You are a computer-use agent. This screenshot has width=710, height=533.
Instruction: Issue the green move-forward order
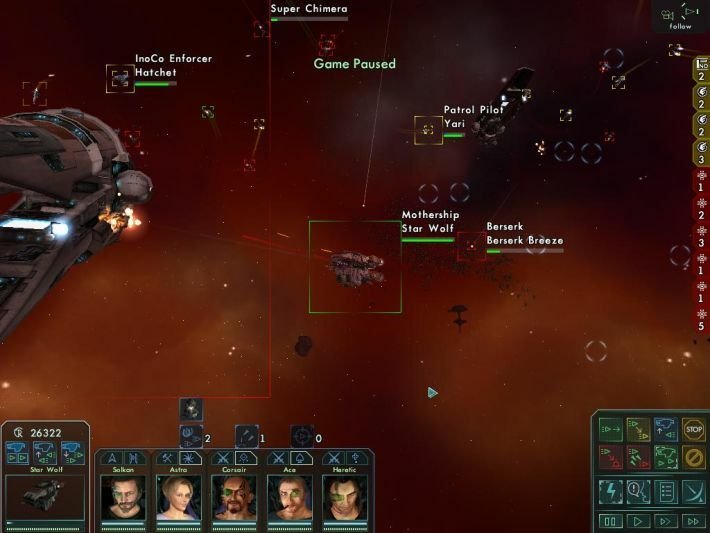click(x=610, y=429)
